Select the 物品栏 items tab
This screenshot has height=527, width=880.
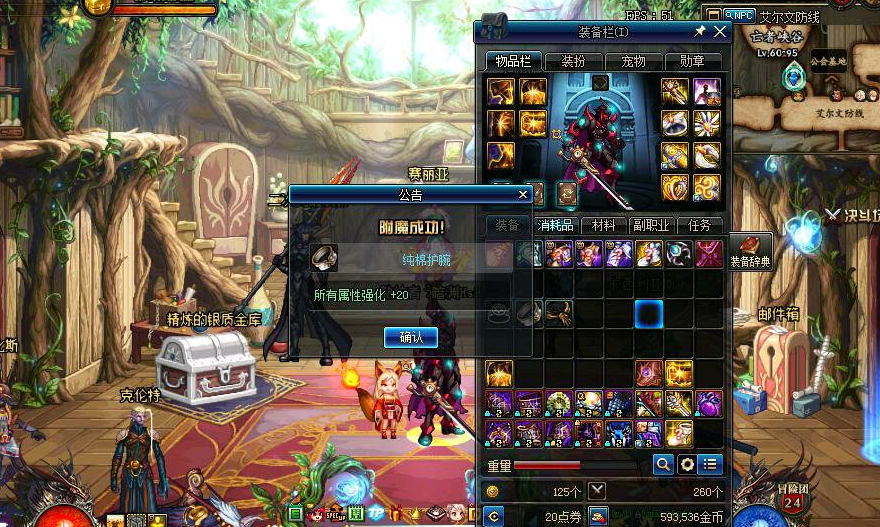point(513,62)
